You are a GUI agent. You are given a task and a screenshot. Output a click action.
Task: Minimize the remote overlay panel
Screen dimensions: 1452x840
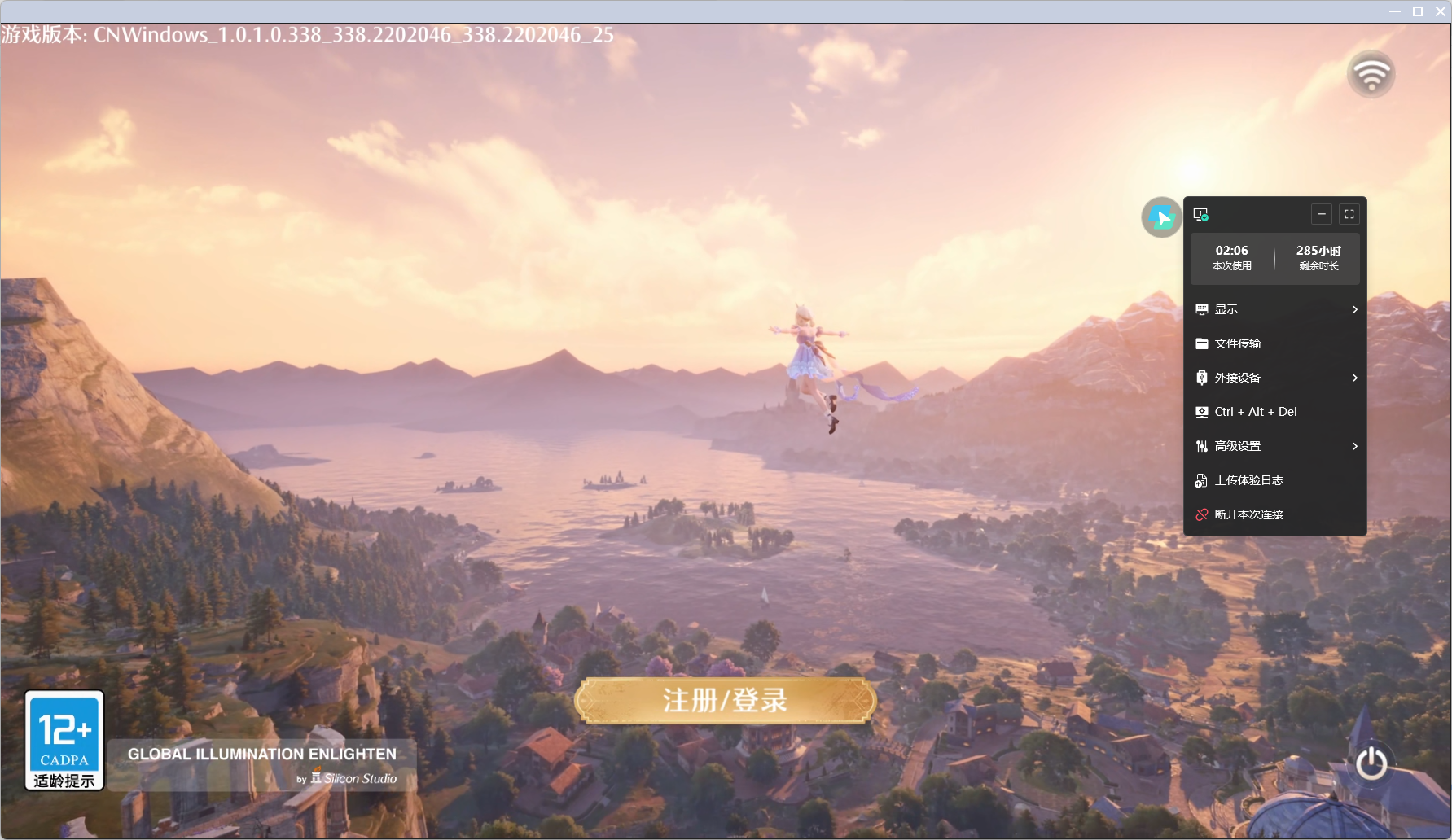[x=1322, y=214]
